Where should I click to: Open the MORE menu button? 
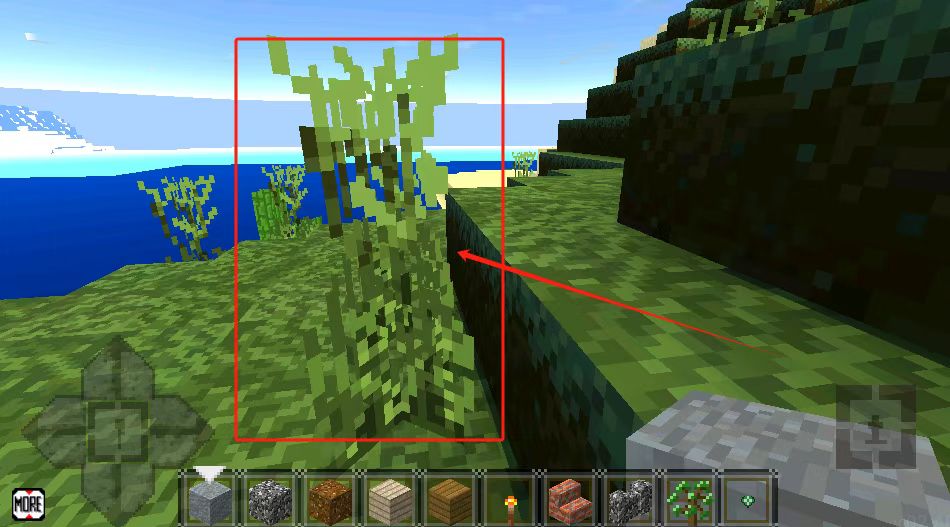pyautogui.click(x=28, y=503)
